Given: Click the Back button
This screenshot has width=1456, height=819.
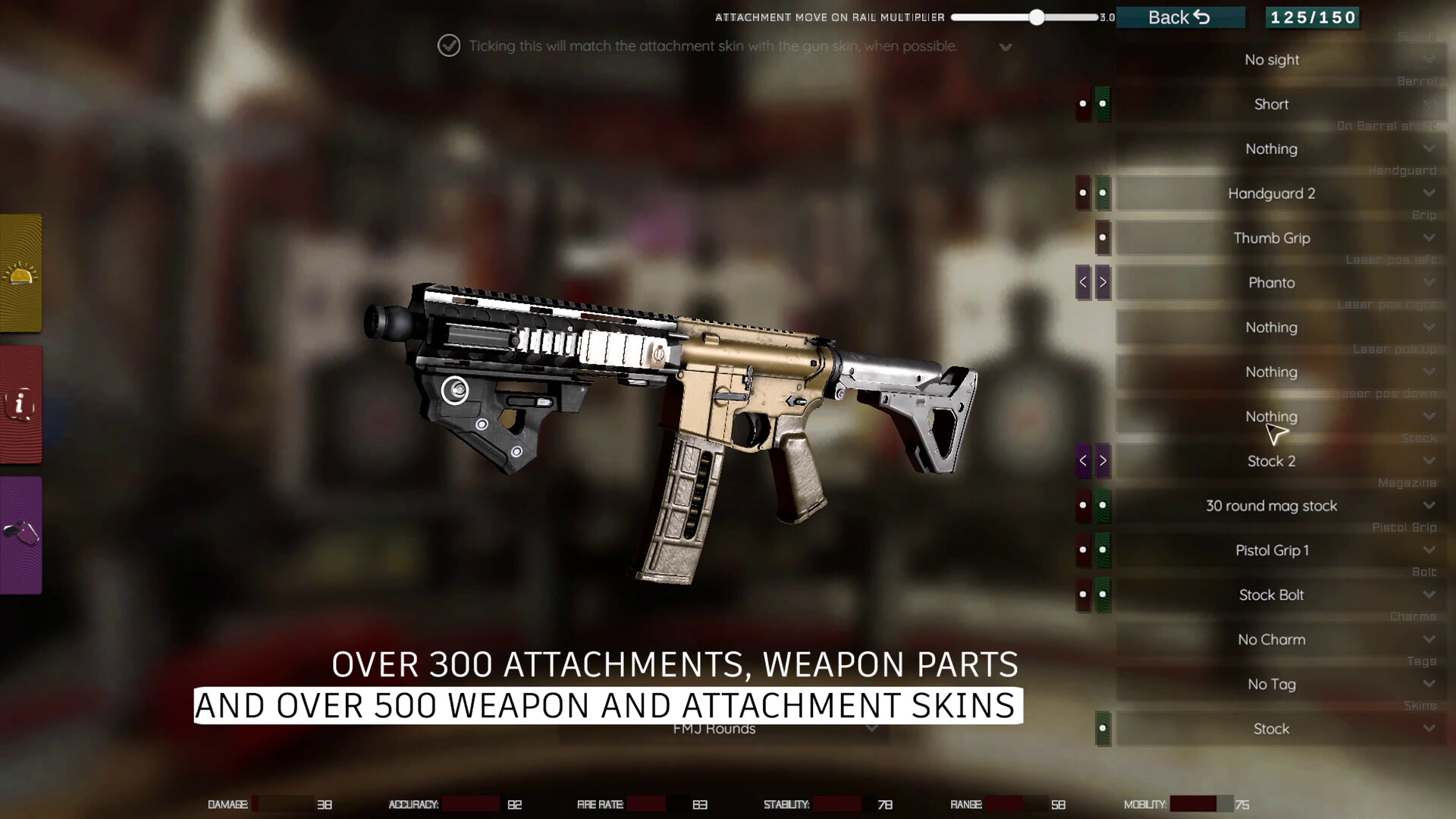Looking at the screenshot, I should tap(1179, 17).
